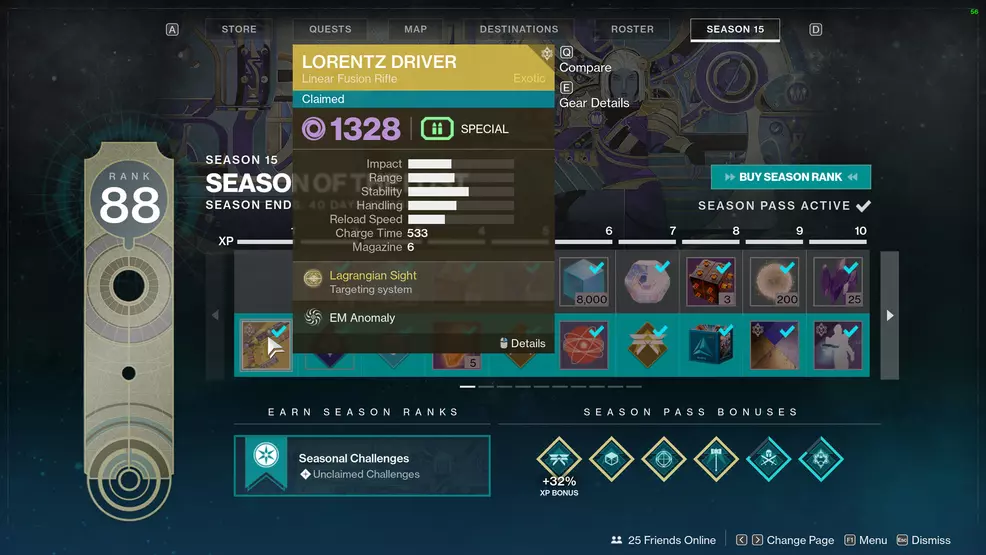
Task: Select the Lorentz Driver reward slot
Action: (x=266, y=345)
